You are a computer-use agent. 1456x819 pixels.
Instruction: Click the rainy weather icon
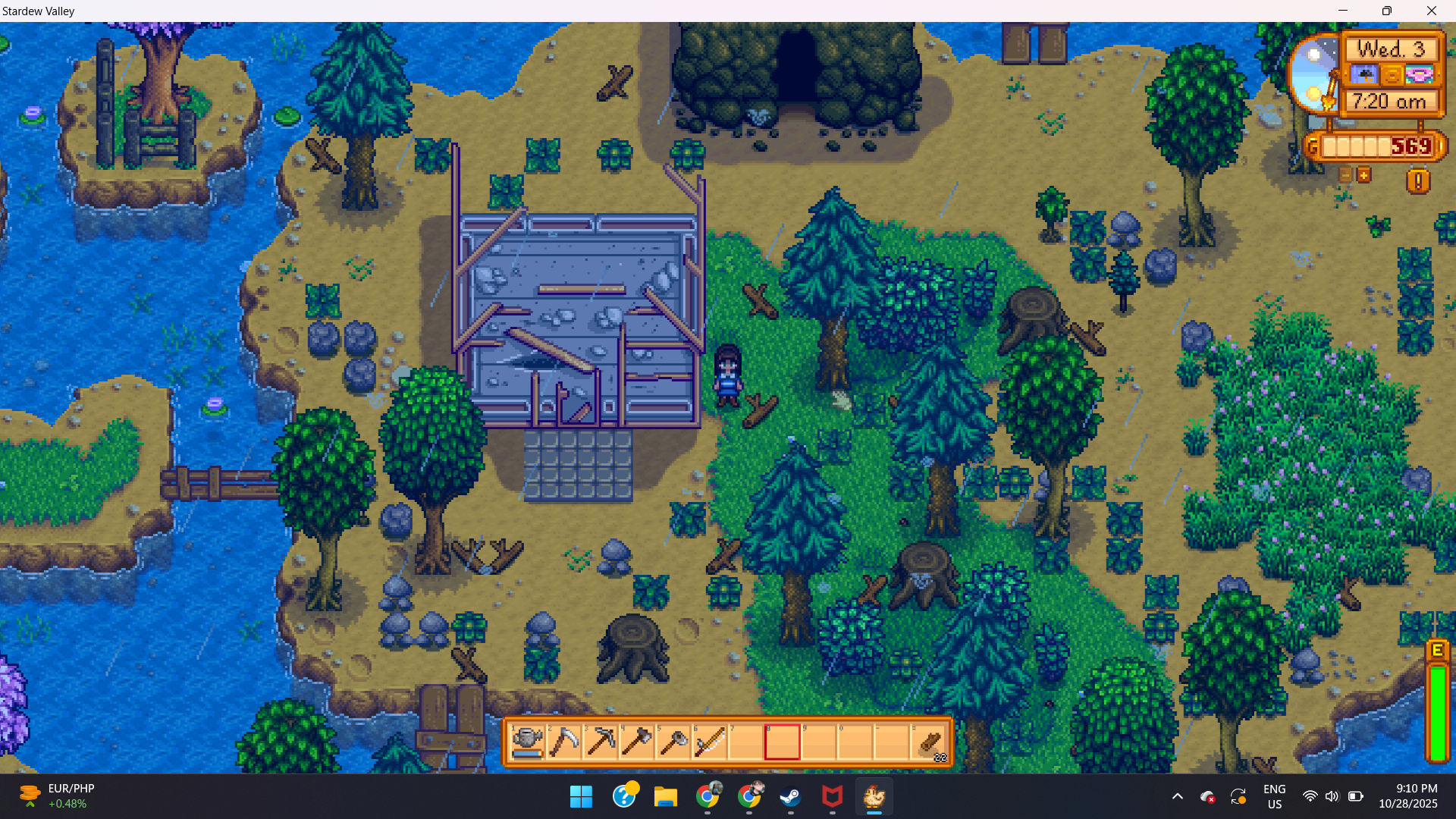coord(1364,75)
